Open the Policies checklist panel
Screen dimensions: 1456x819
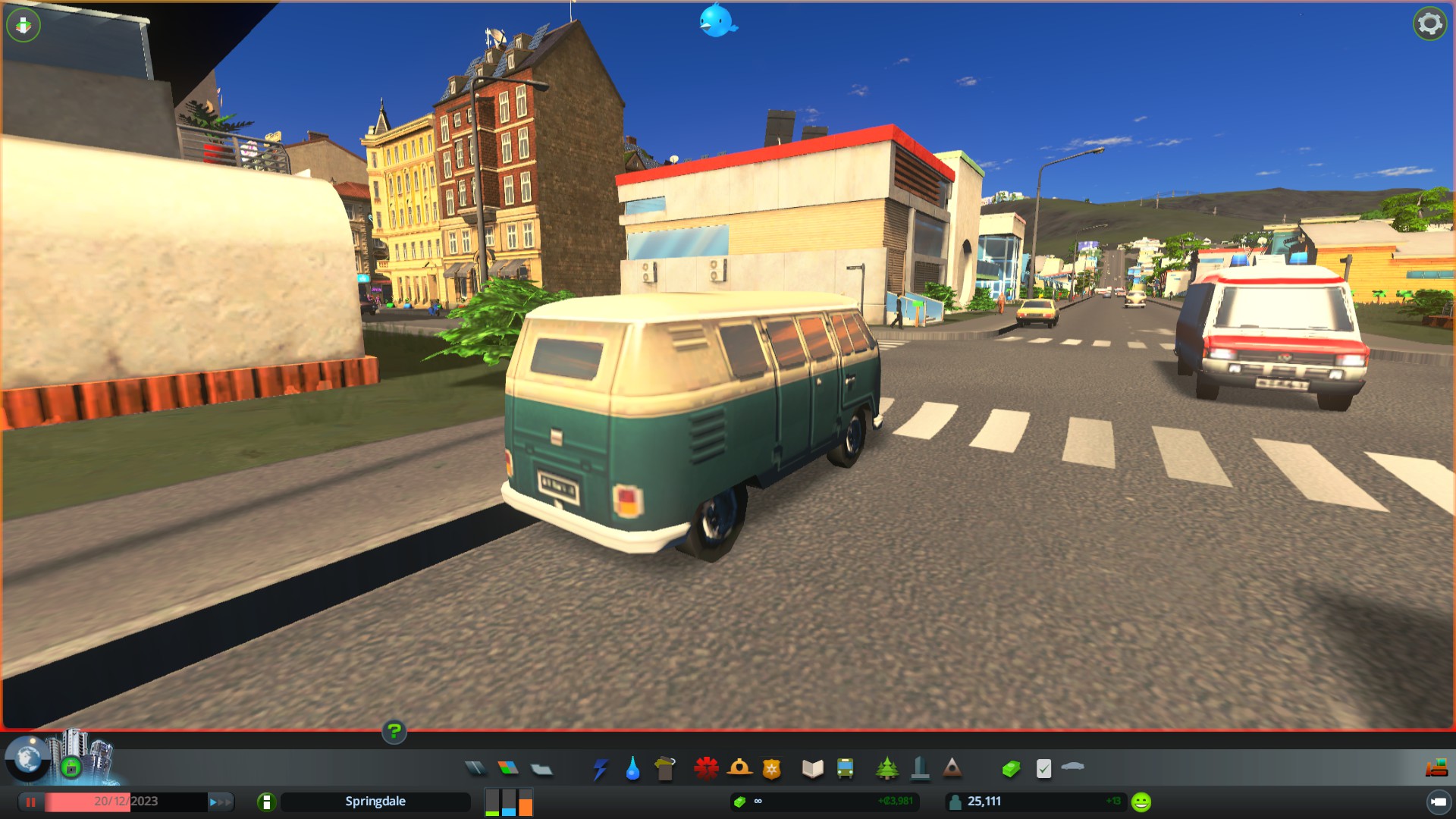(x=1043, y=769)
